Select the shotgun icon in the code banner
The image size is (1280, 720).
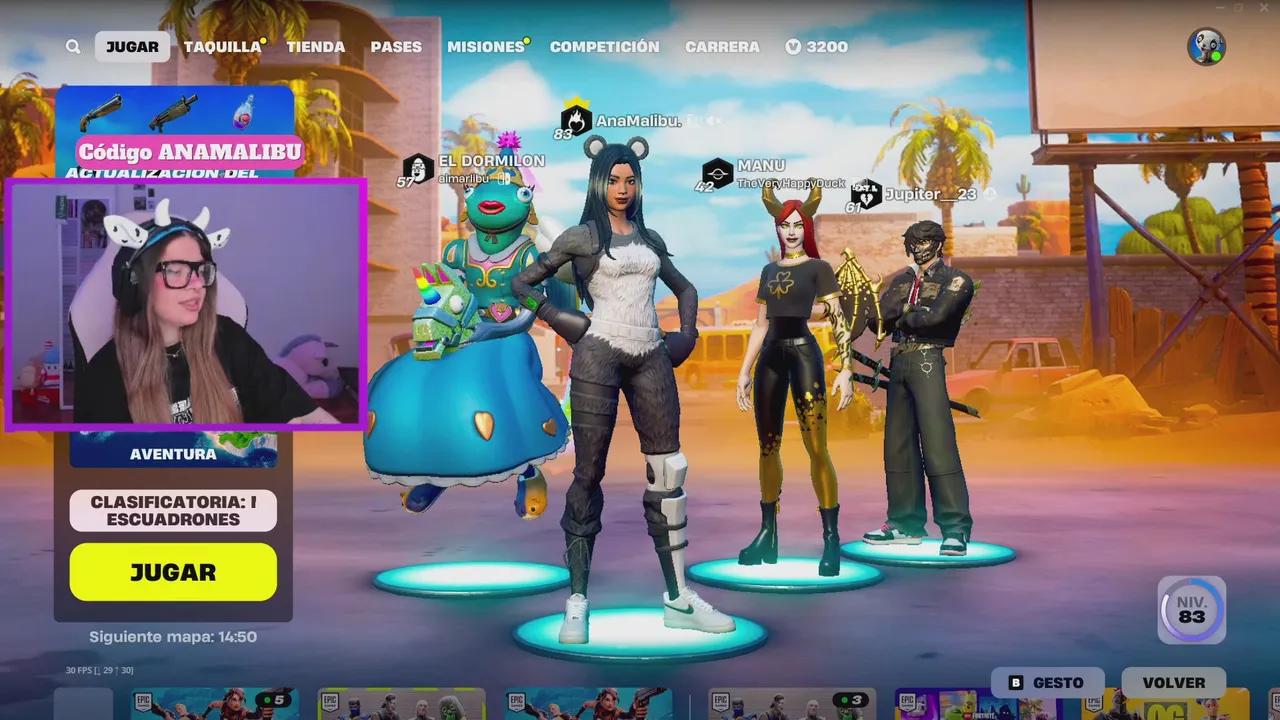point(103,113)
